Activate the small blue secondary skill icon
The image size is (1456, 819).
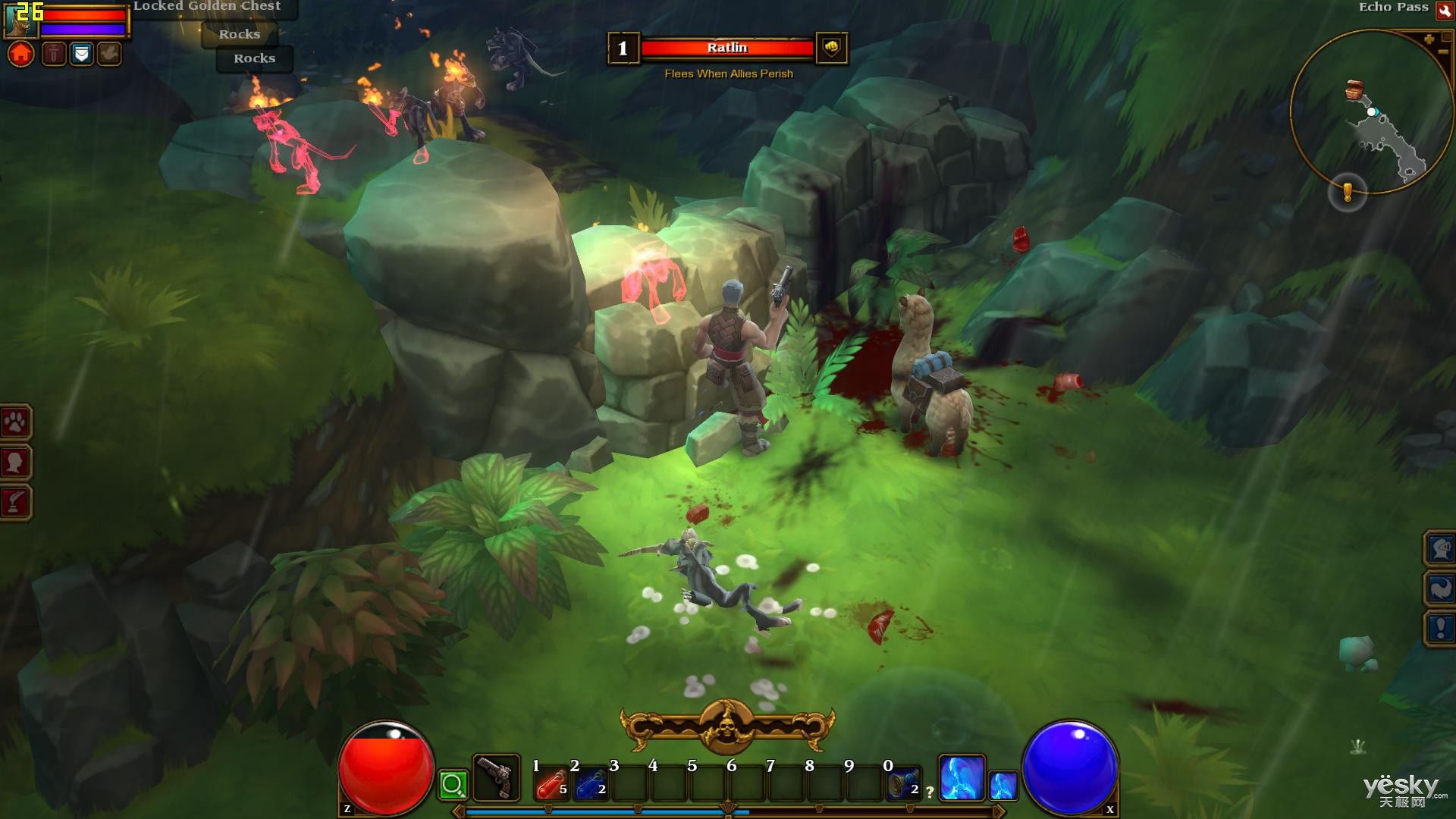(1003, 785)
